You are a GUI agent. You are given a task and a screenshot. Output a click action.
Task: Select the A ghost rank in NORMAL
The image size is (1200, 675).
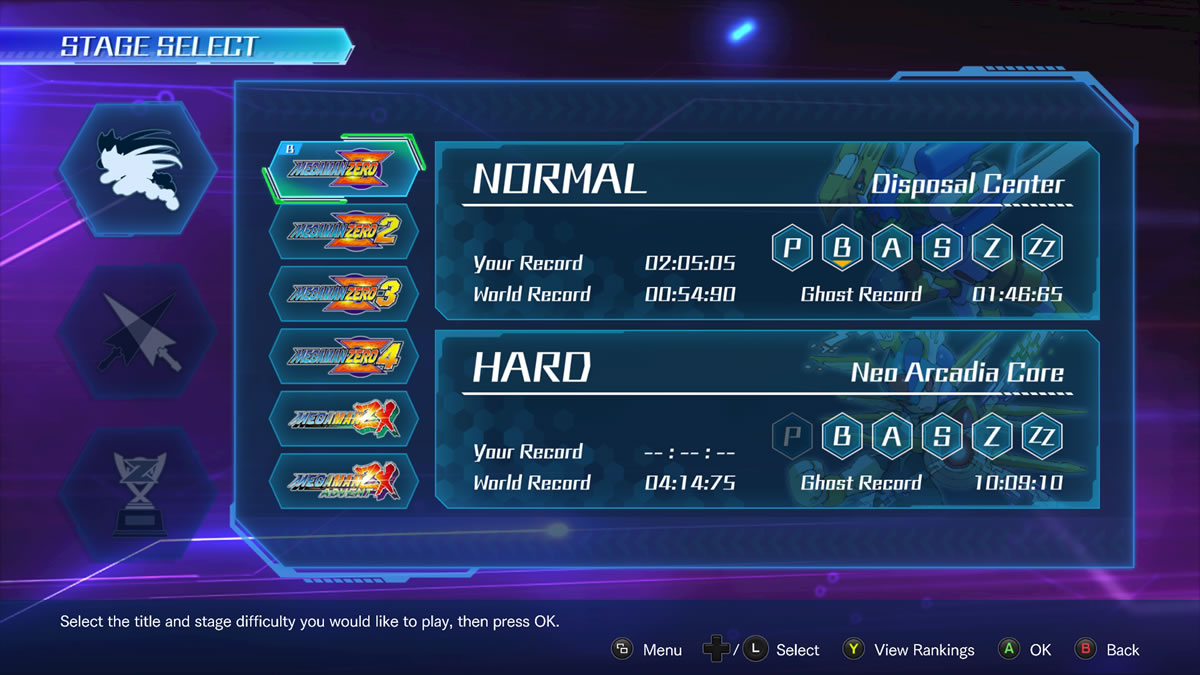point(892,247)
